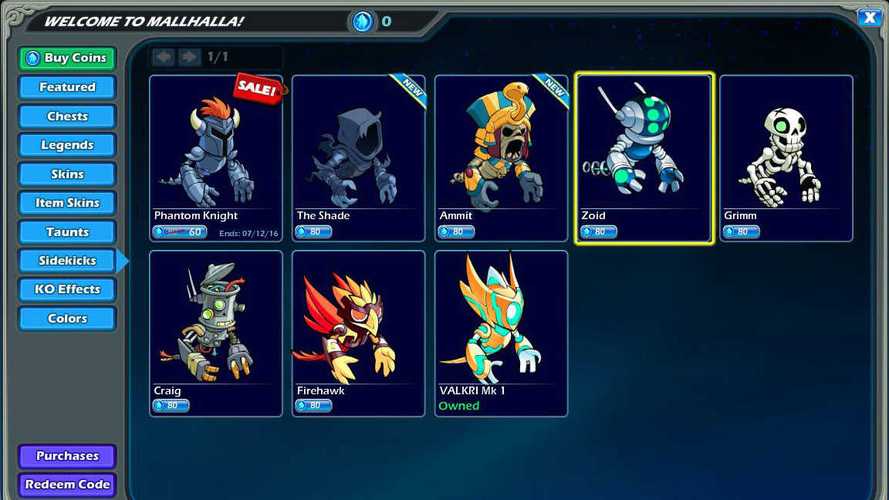Click the Buy Coins button
Image resolution: width=889 pixels, height=500 pixels.
point(67,58)
